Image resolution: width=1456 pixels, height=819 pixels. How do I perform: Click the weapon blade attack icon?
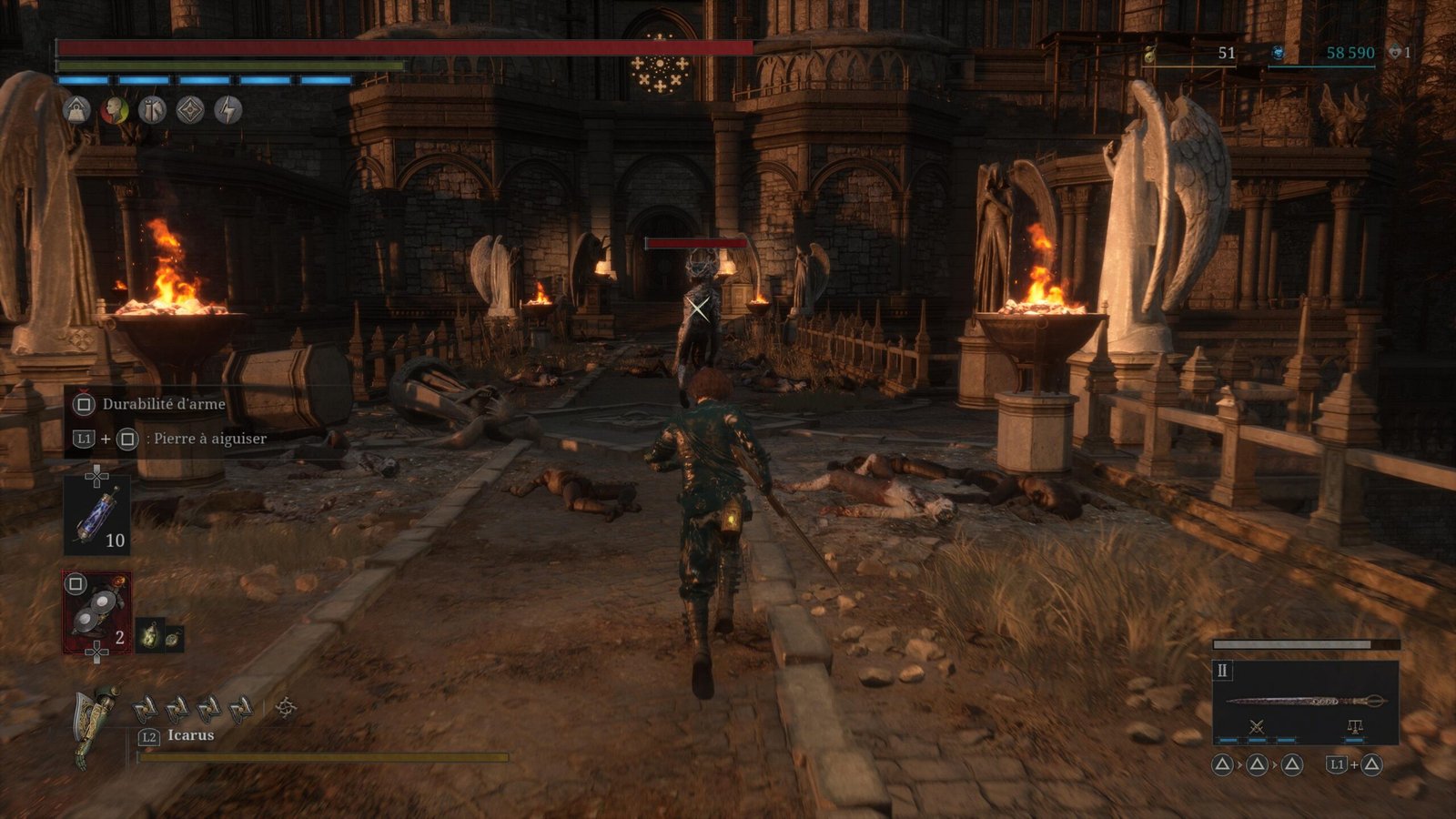coord(1257,726)
